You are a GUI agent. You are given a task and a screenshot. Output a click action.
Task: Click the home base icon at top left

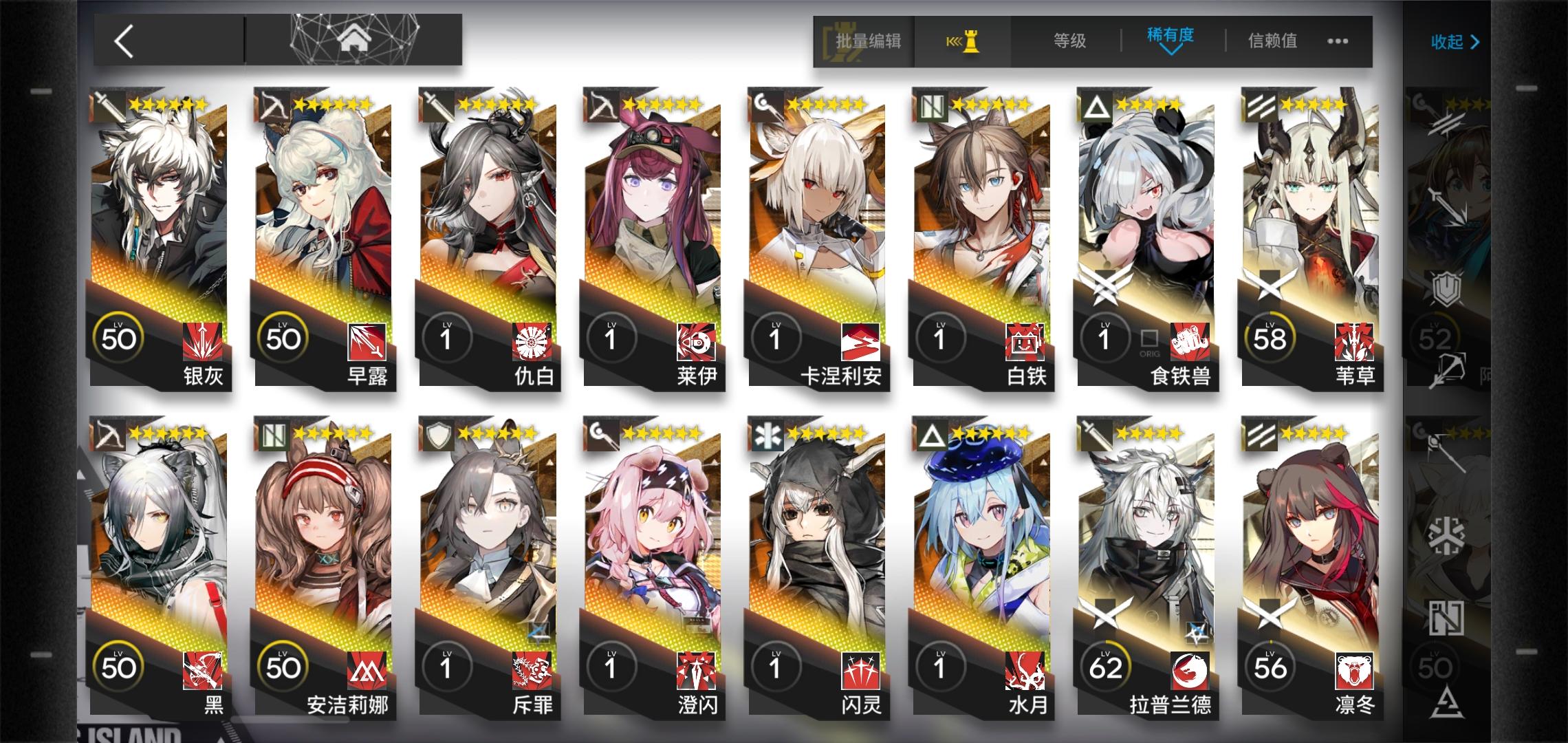coord(353,38)
